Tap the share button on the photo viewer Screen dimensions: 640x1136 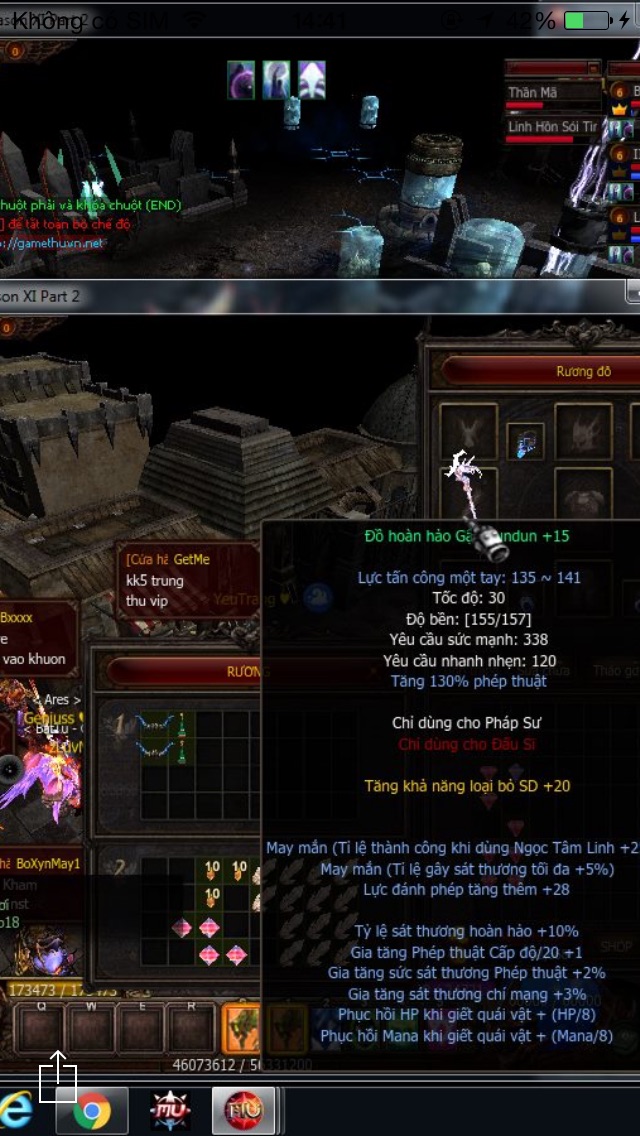point(57,1076)
